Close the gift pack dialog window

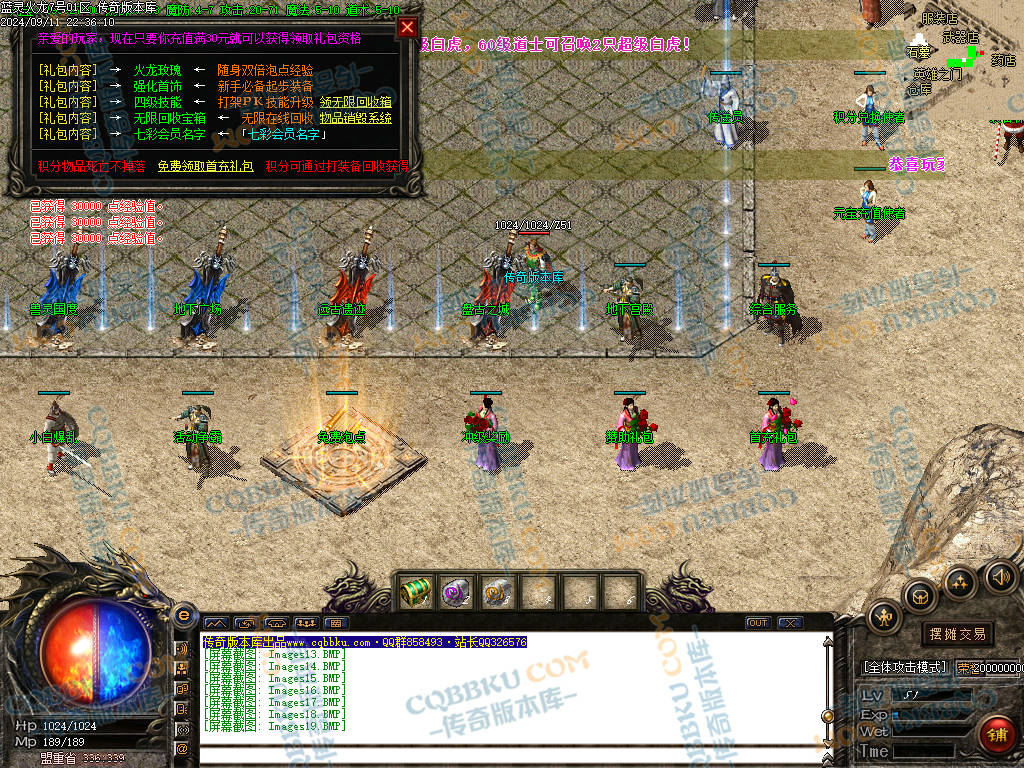[x=407, y=28]
